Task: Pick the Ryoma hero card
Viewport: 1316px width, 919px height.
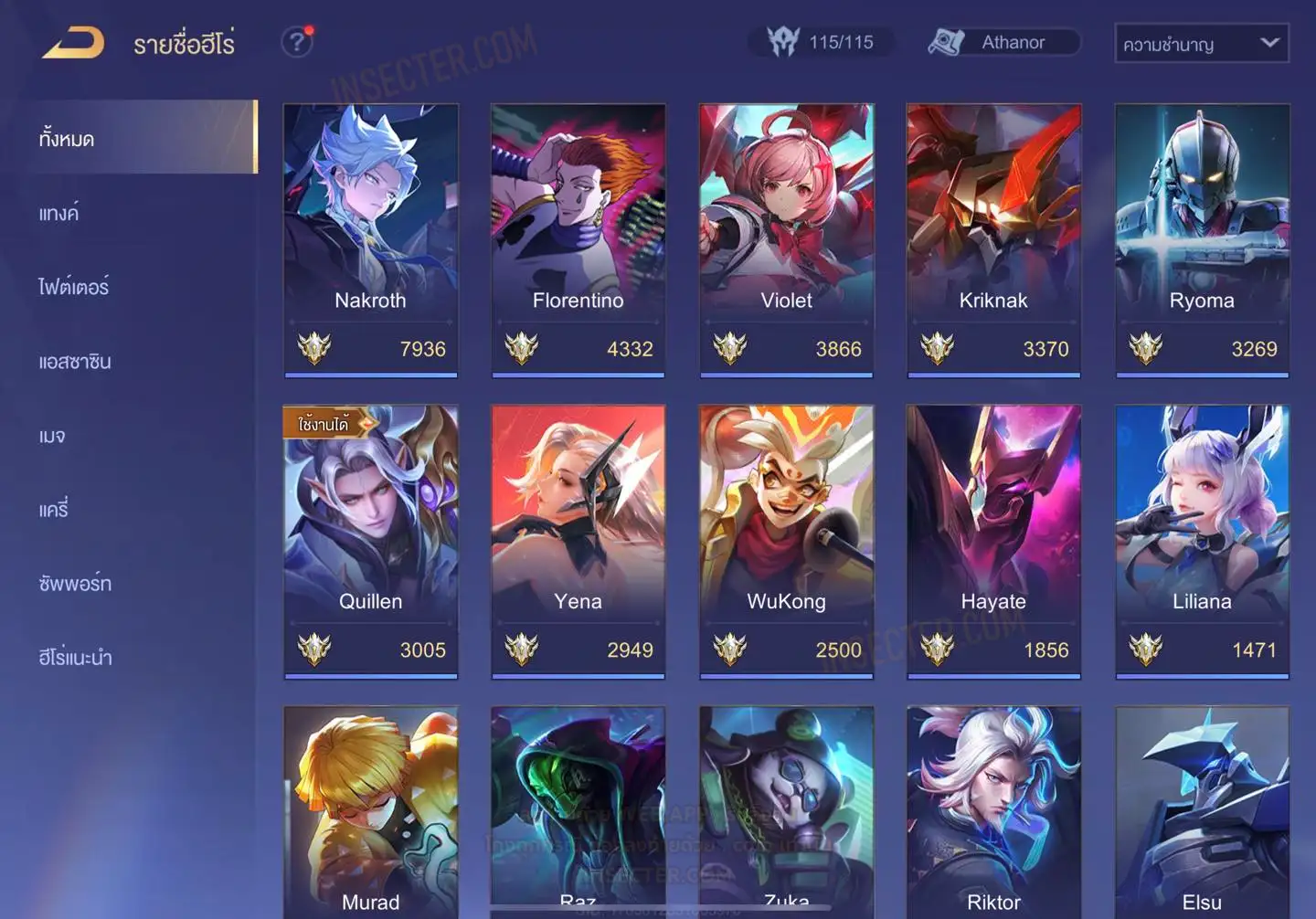Action: click(1202, 239)
